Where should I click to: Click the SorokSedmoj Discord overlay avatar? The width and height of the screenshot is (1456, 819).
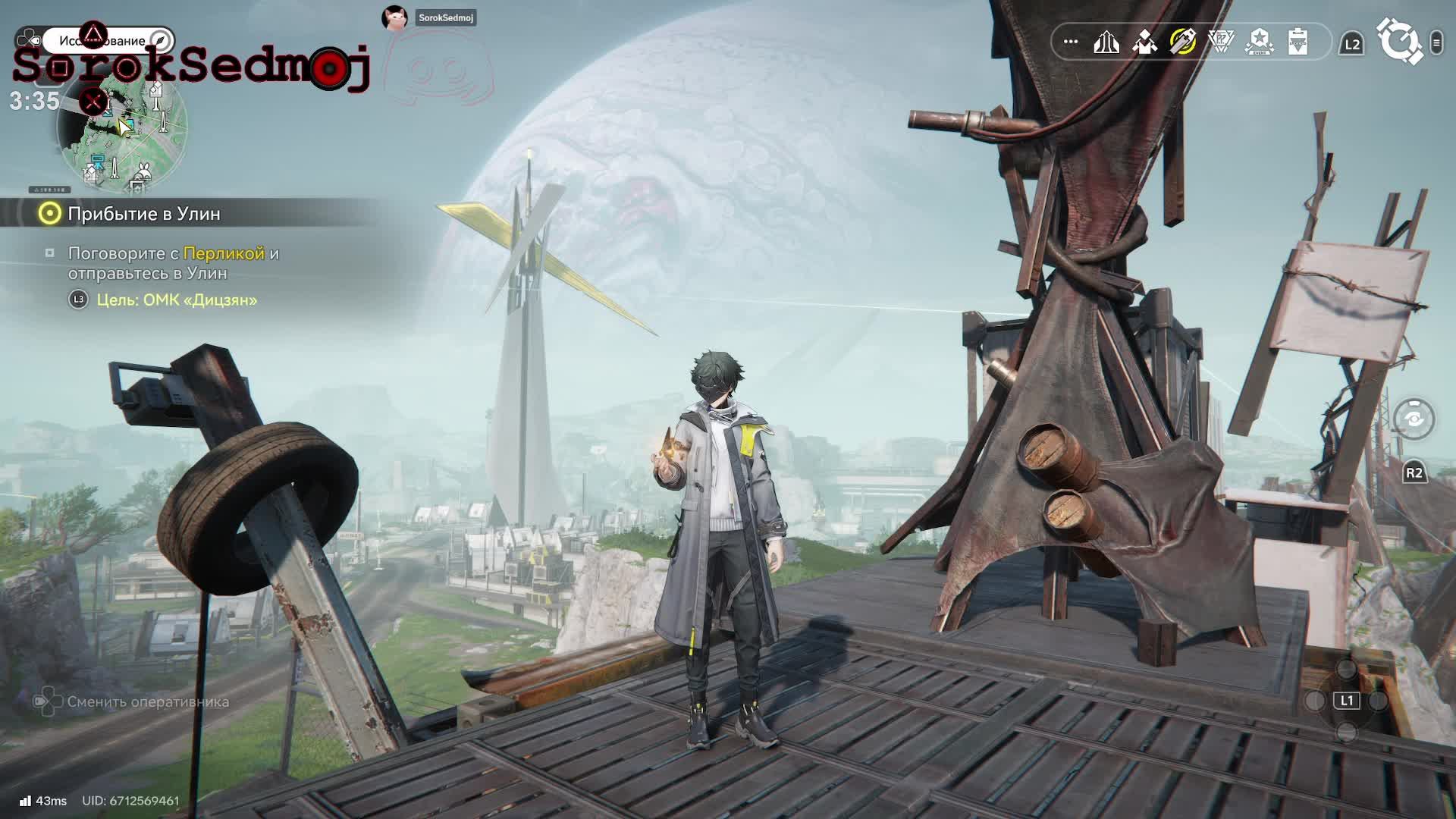coord(394,17)
